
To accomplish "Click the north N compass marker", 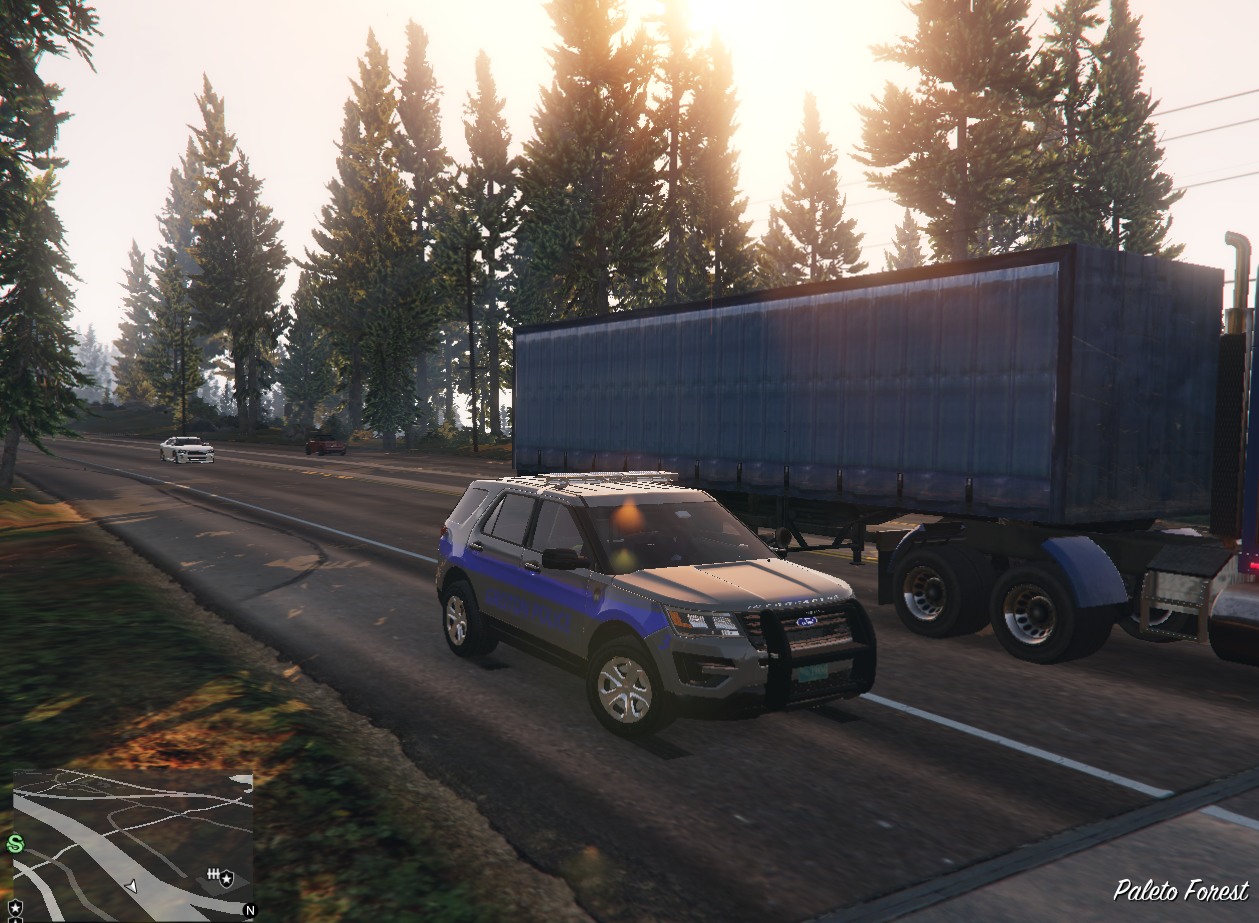I will (248, 910).
